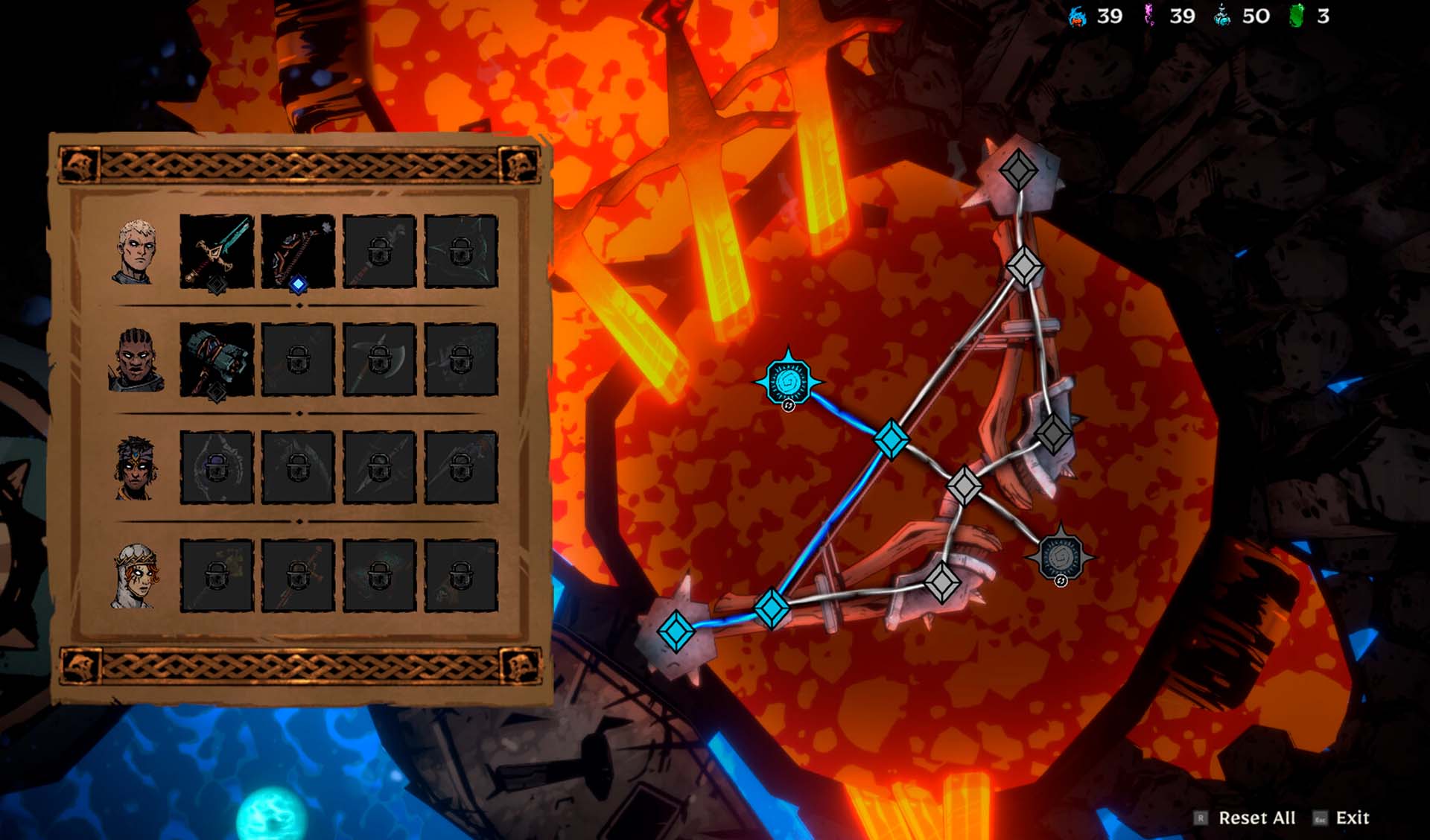This screenshot has width=1430, height=840.
Task: Choose the headband-wearing hero portrait
Action: pyautogui.click(x=136, y=468)
